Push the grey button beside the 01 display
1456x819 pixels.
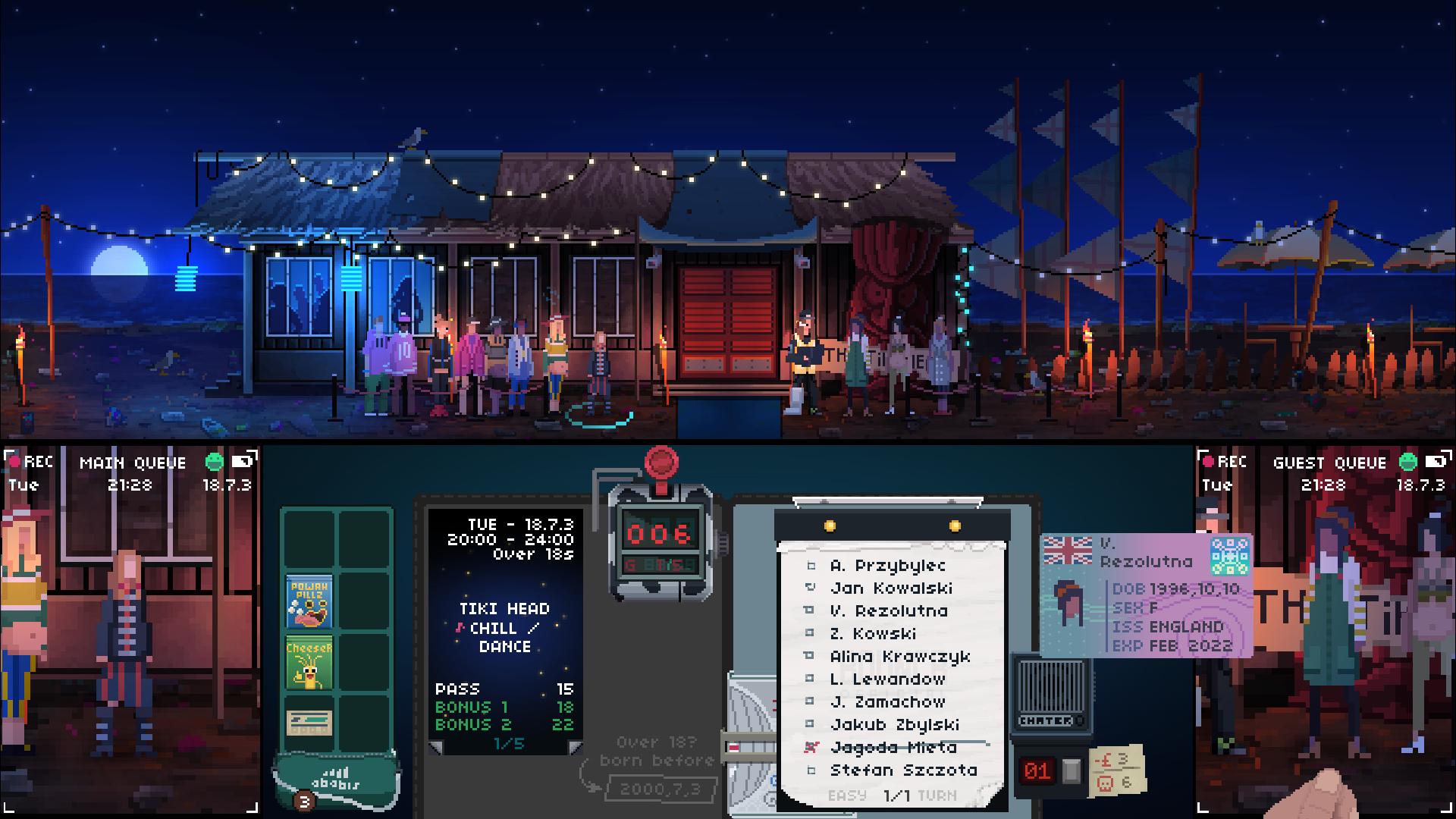(x=1071, y=770)
